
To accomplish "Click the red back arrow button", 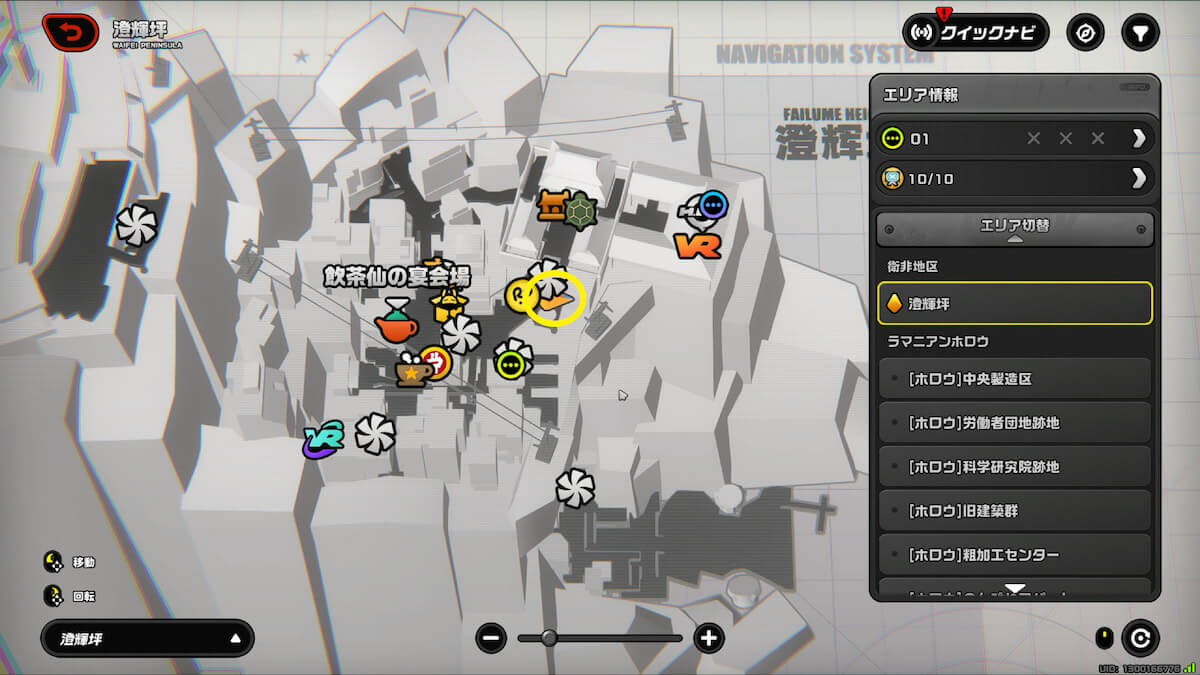I will pos(70,32).
